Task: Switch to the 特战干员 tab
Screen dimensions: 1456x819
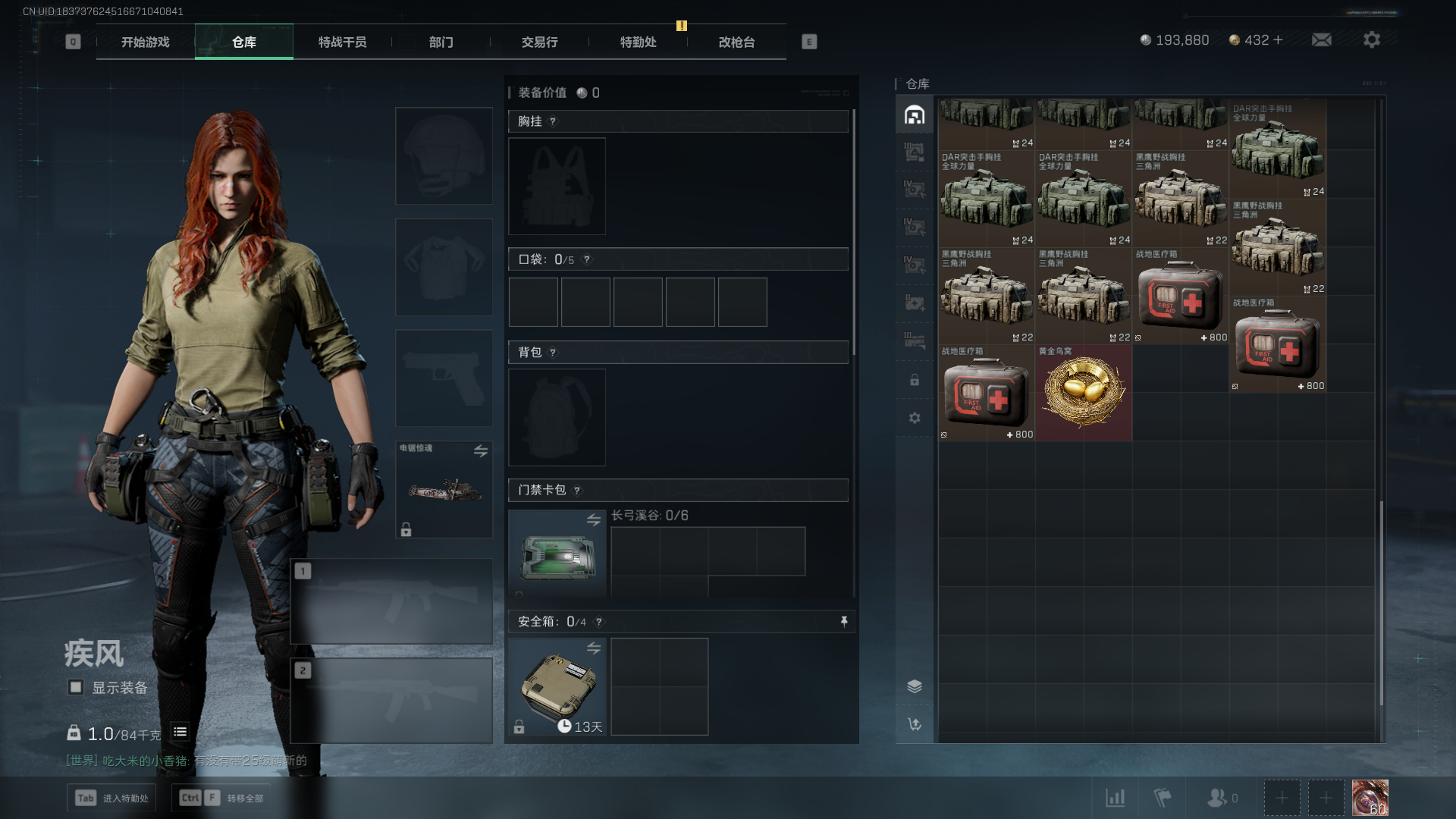Action: 342,42
